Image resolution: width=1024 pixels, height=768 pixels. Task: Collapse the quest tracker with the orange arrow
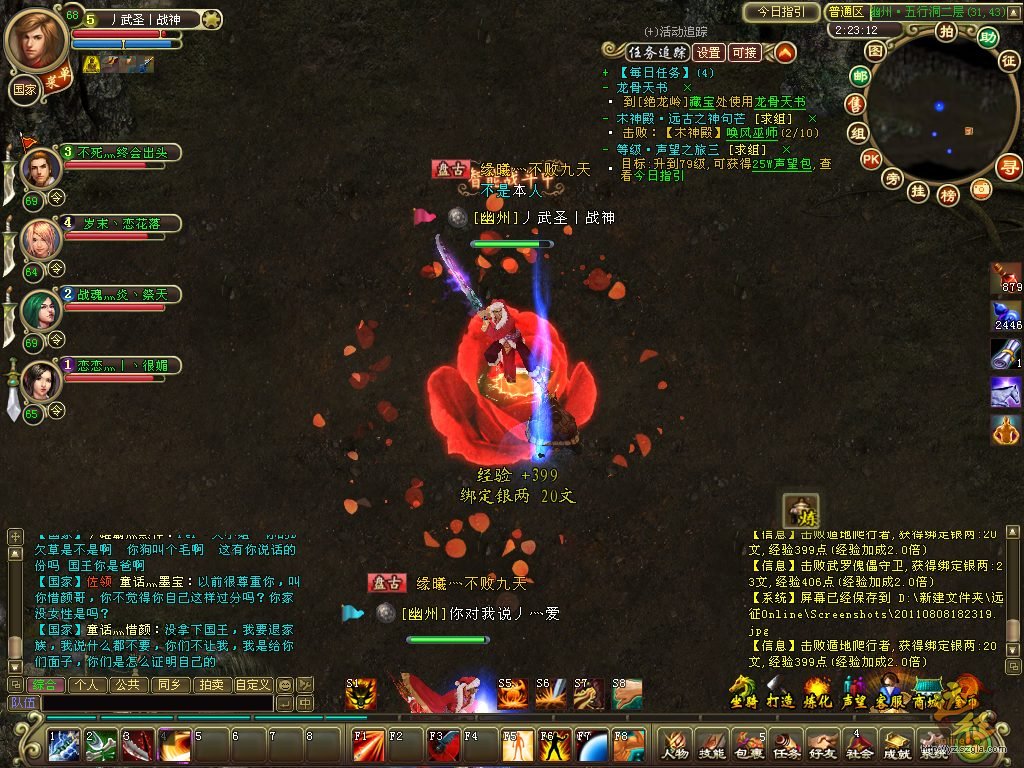point(785,52)
